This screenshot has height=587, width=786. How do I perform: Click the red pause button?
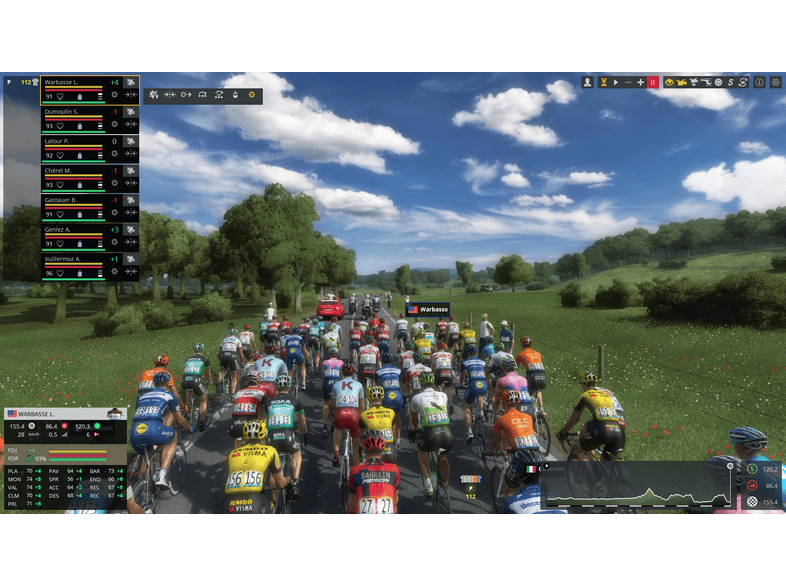tap(653, 82)
